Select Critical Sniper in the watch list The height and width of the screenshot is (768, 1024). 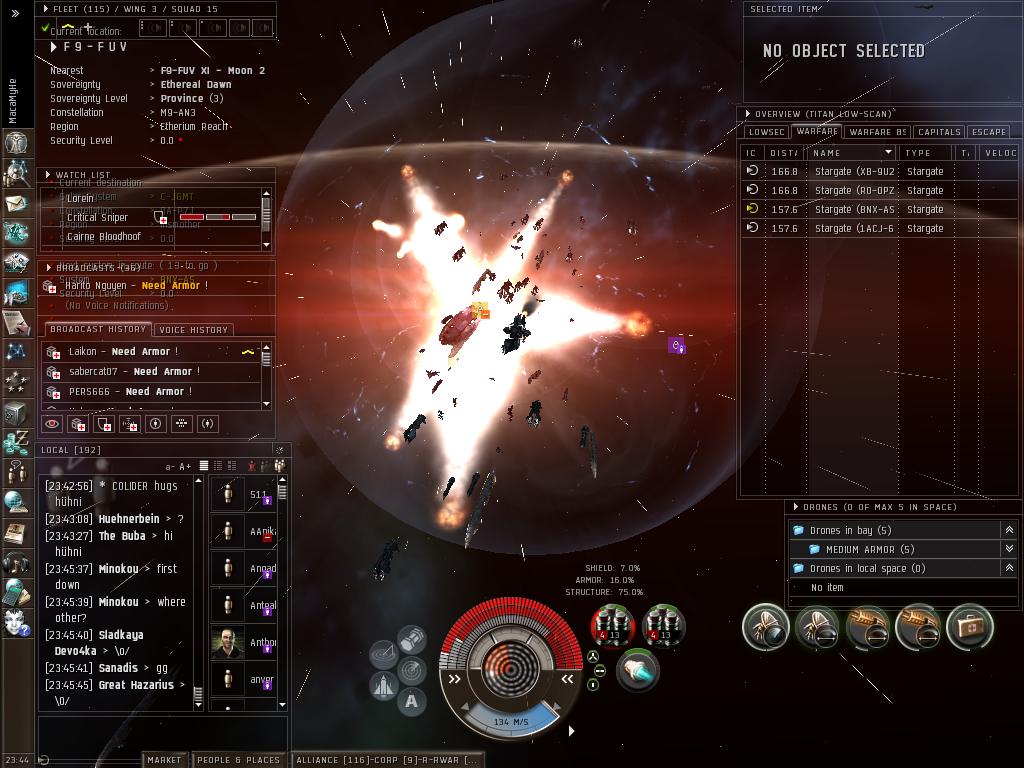click(97, 217)
